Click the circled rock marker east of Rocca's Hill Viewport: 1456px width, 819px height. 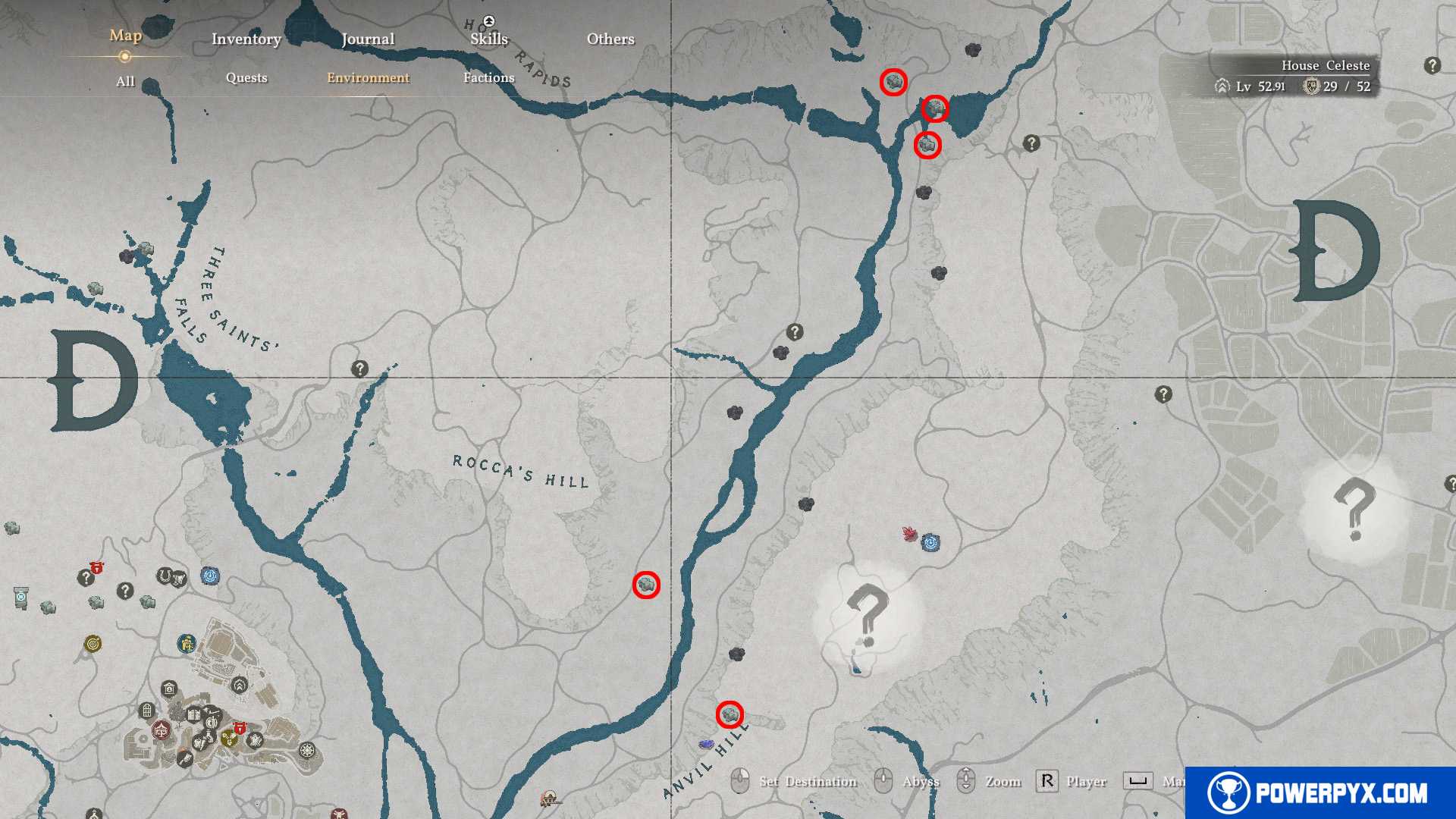tap(646, 585)
